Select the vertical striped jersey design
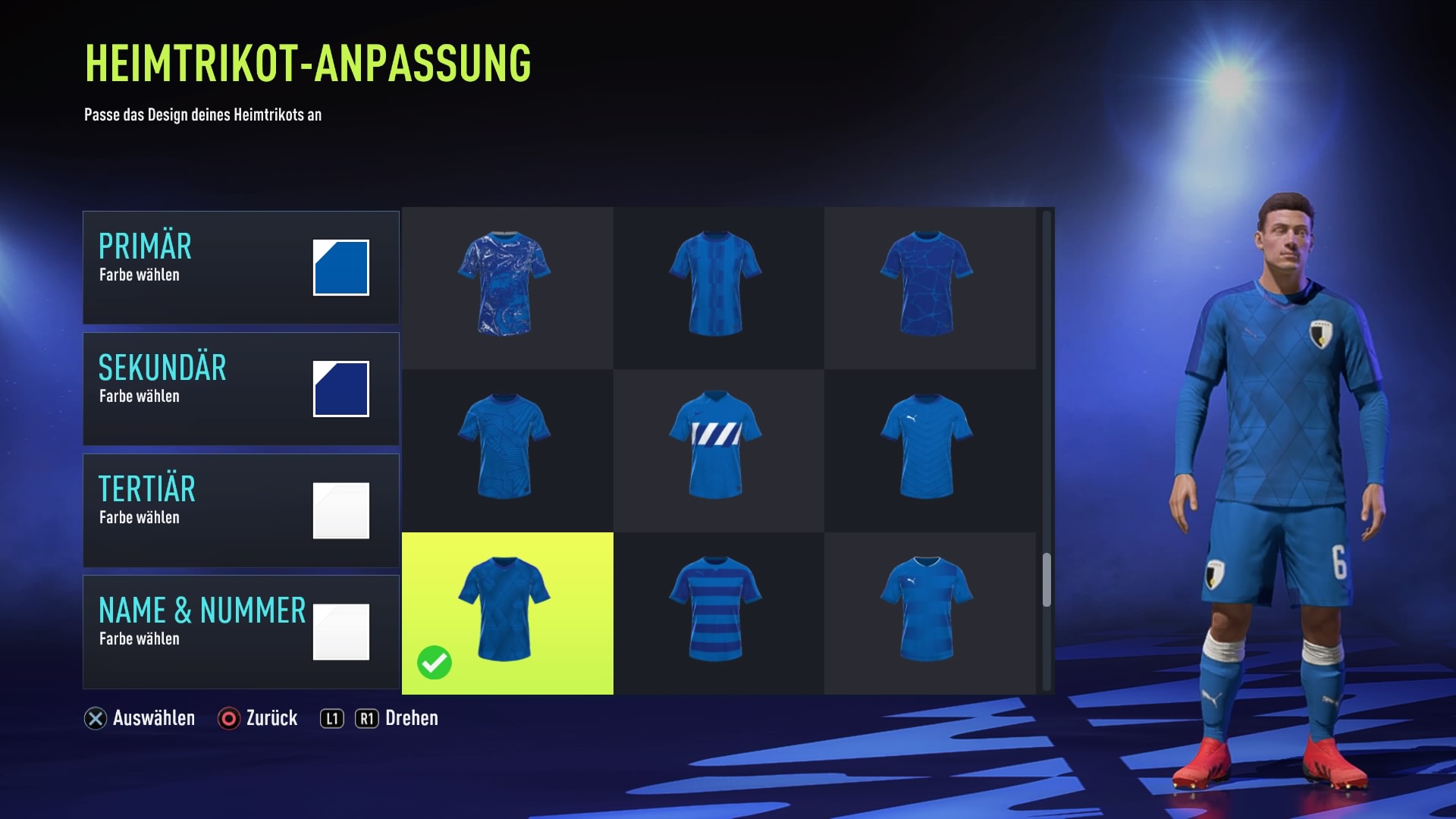 pos(716,284)
